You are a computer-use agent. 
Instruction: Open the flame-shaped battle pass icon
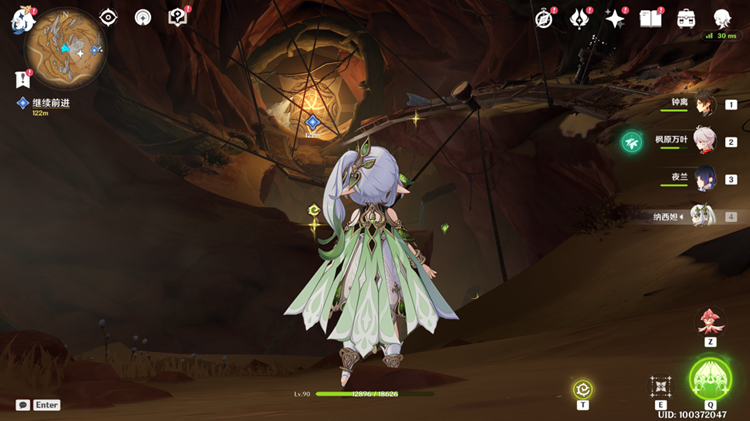579,18
